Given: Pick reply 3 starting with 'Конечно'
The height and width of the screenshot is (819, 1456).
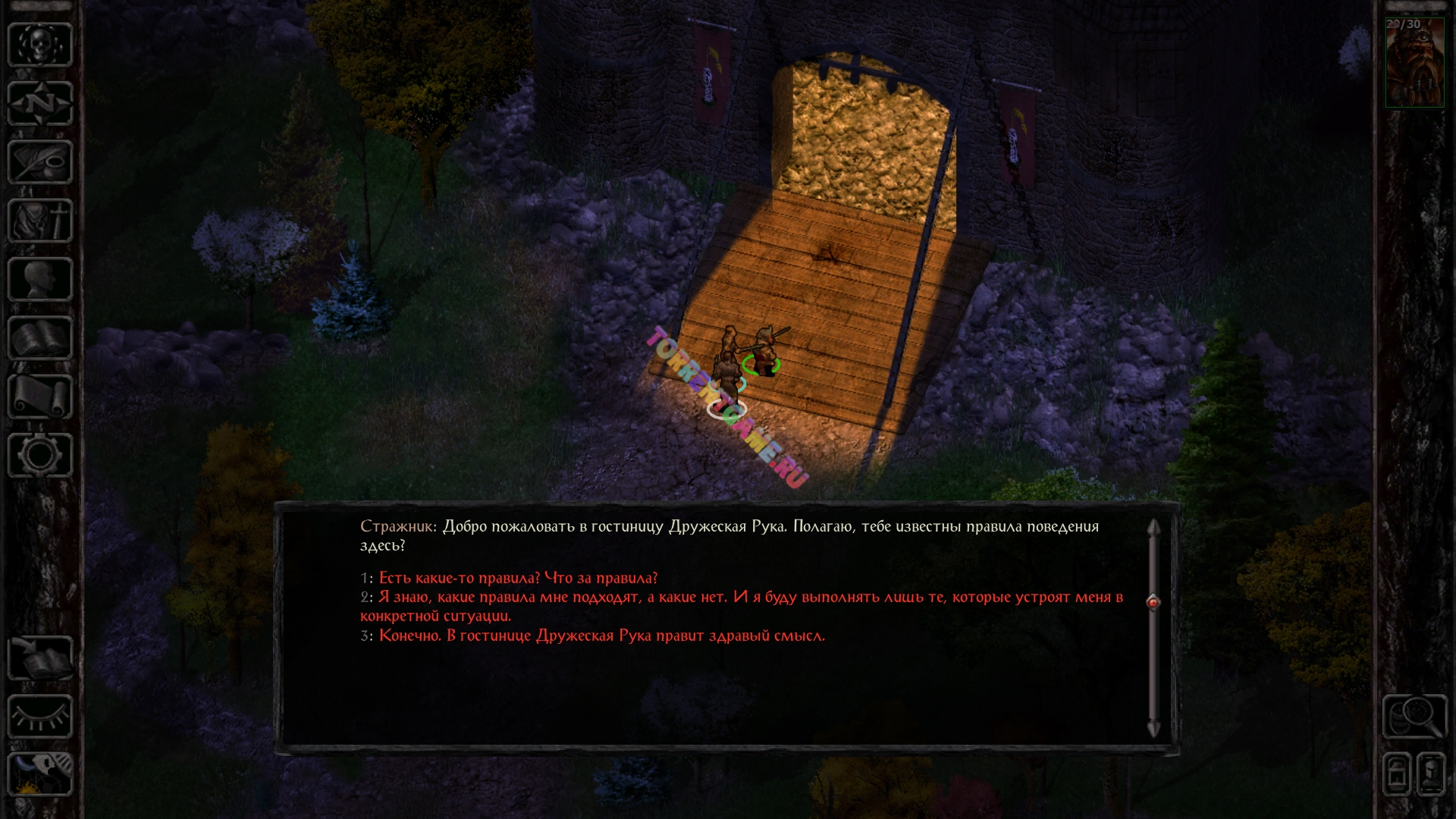Looking at the screenshot, I should click(x=601, y=635).
